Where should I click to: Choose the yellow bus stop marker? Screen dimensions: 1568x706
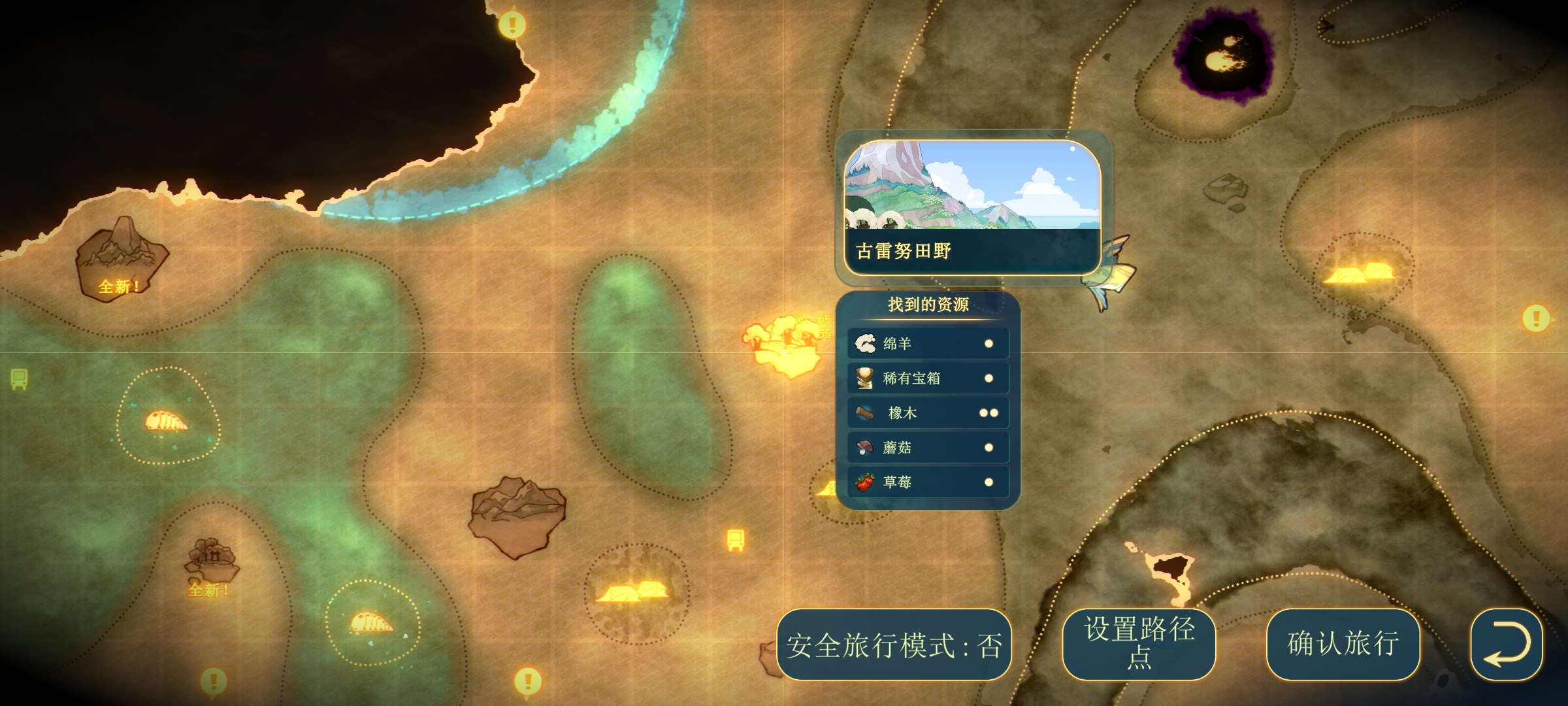tap(736, 540)
